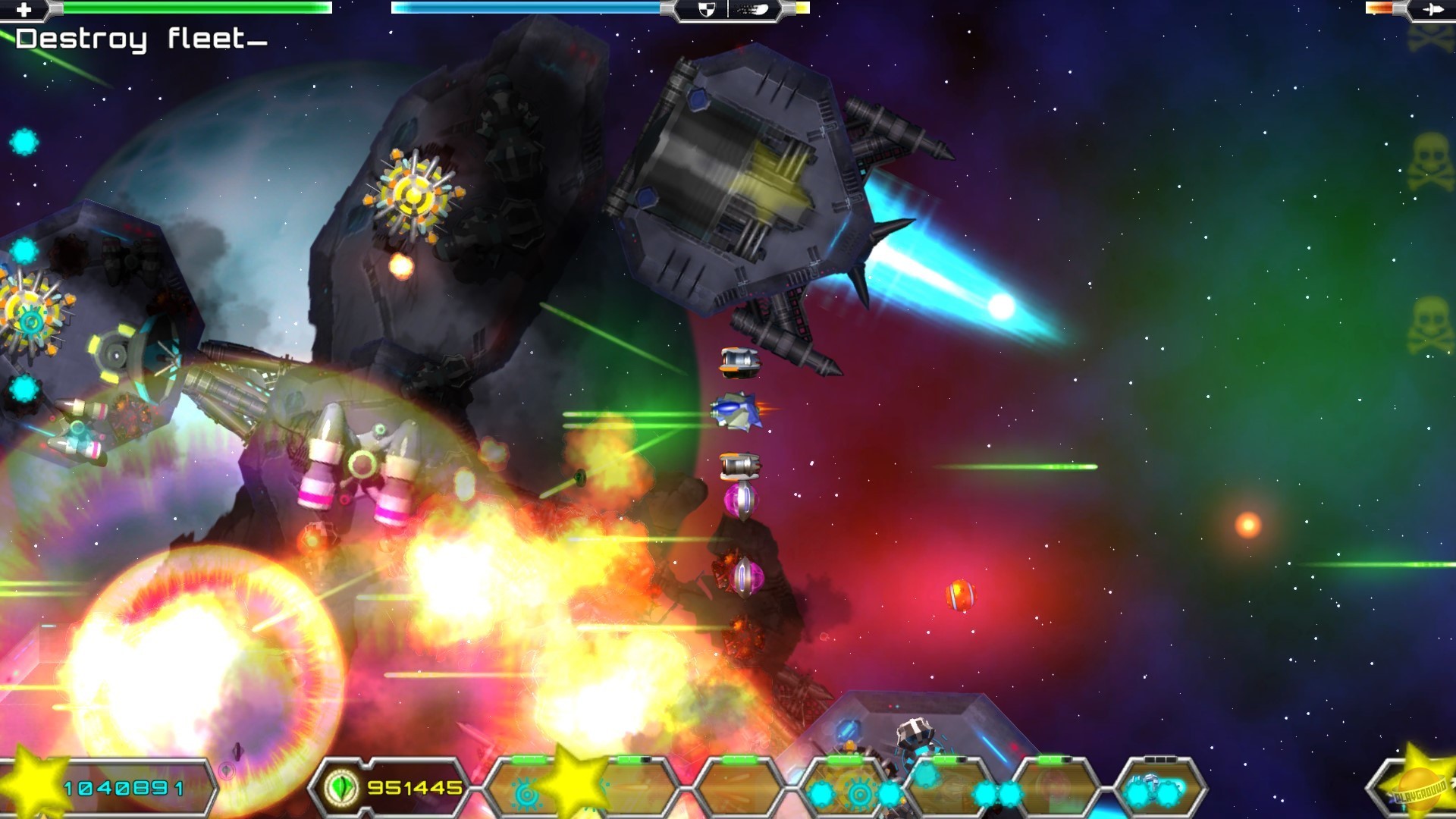This screenshot has width=1456, height=819.
Task: Toggle the cyan gear weapon slot
Action: point(861,794)
